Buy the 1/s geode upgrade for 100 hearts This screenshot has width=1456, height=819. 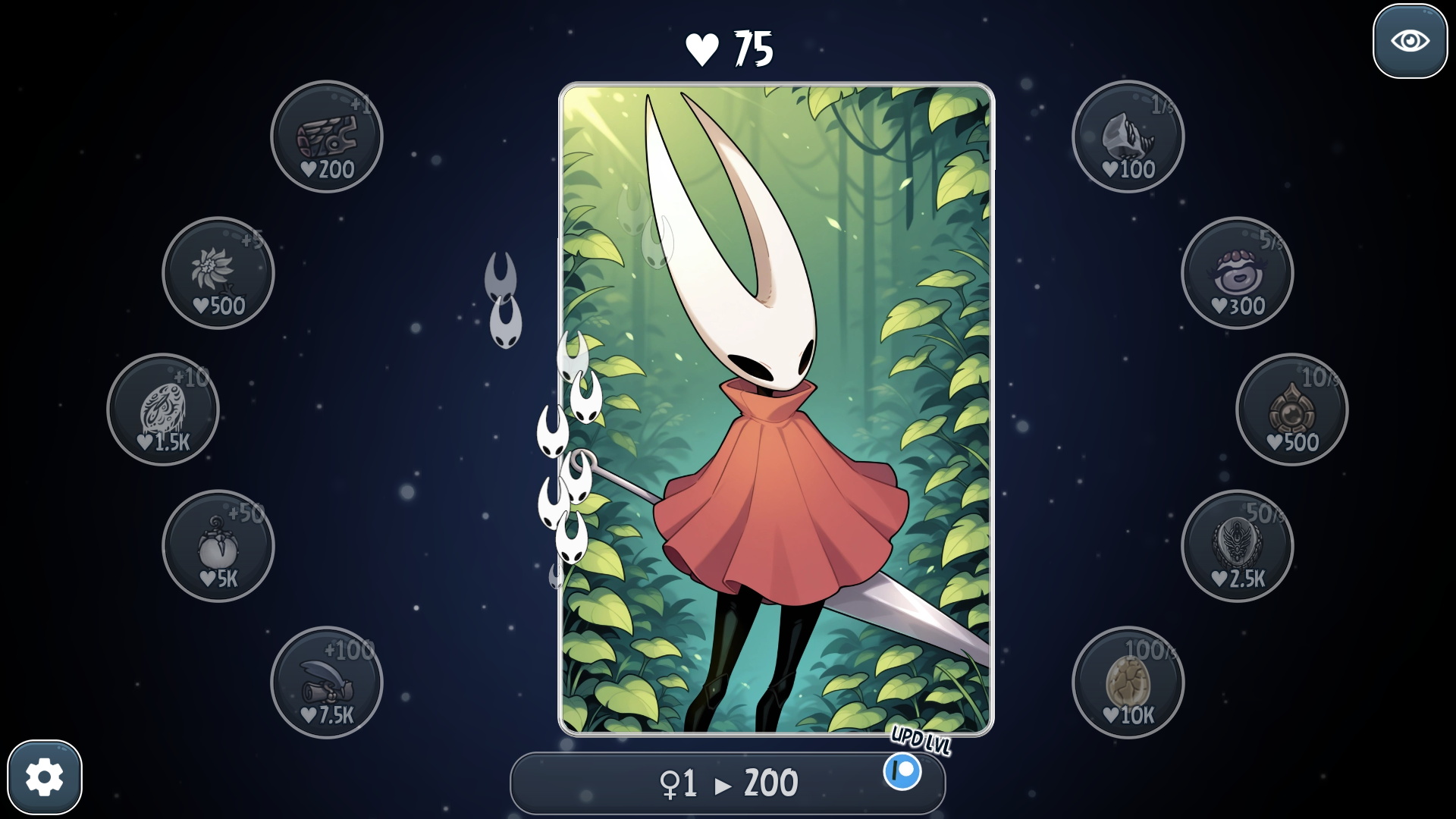click(x=1128, y=136)
